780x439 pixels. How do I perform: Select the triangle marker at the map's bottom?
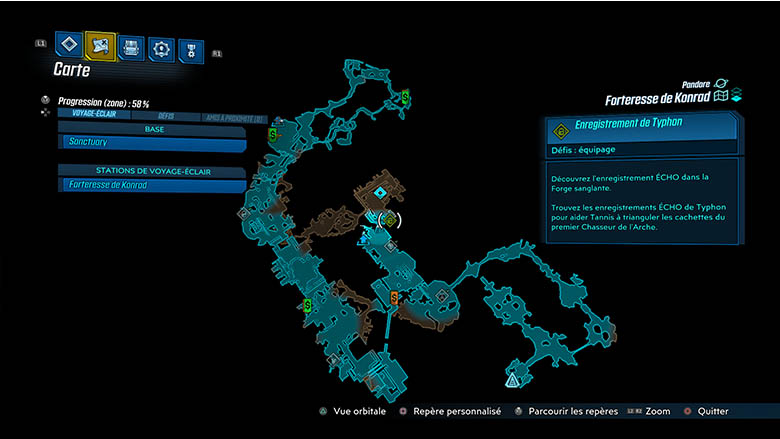(513, 380)
